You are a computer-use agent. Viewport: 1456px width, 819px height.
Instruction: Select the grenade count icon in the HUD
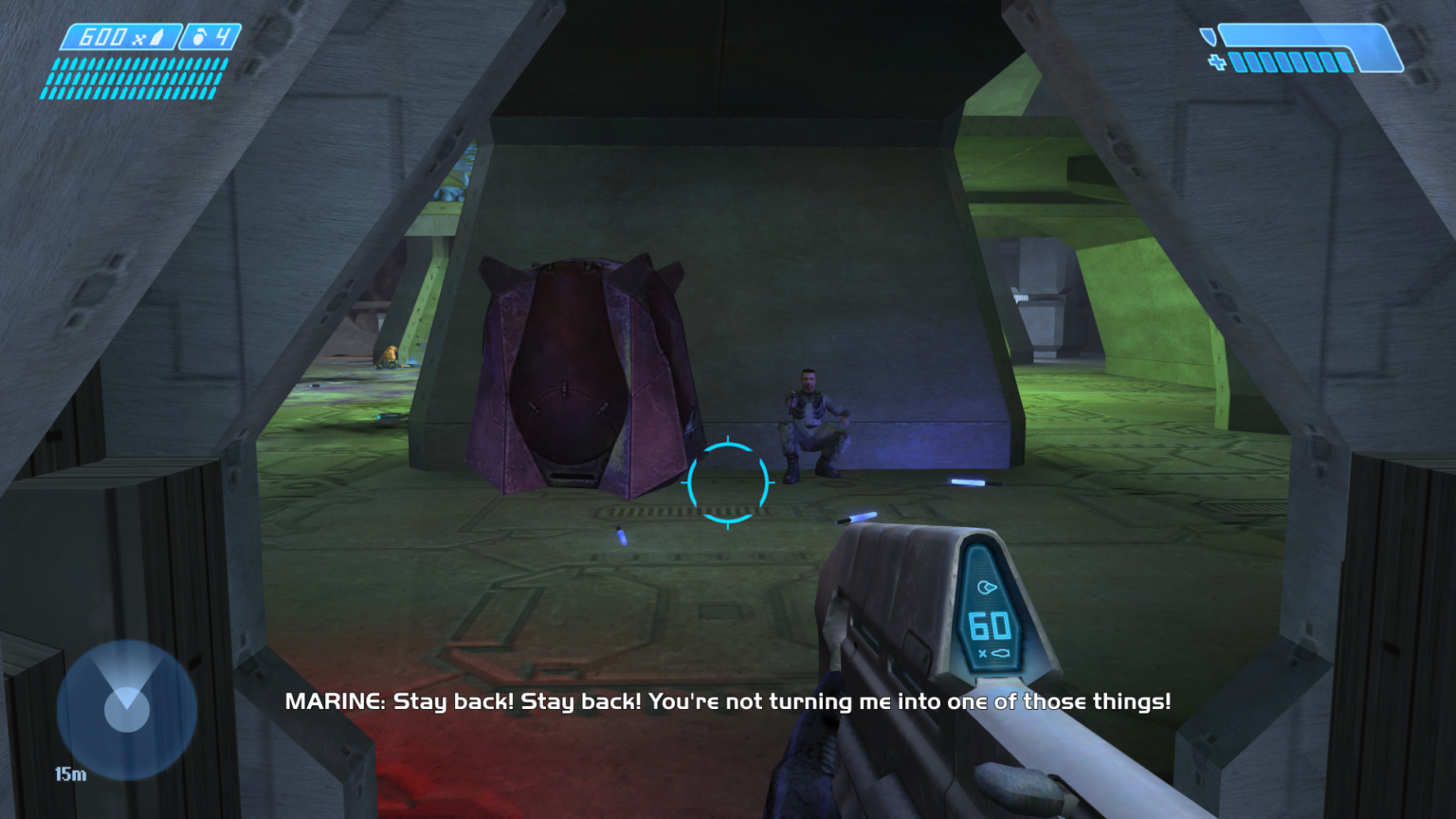[x=201, y=36]
